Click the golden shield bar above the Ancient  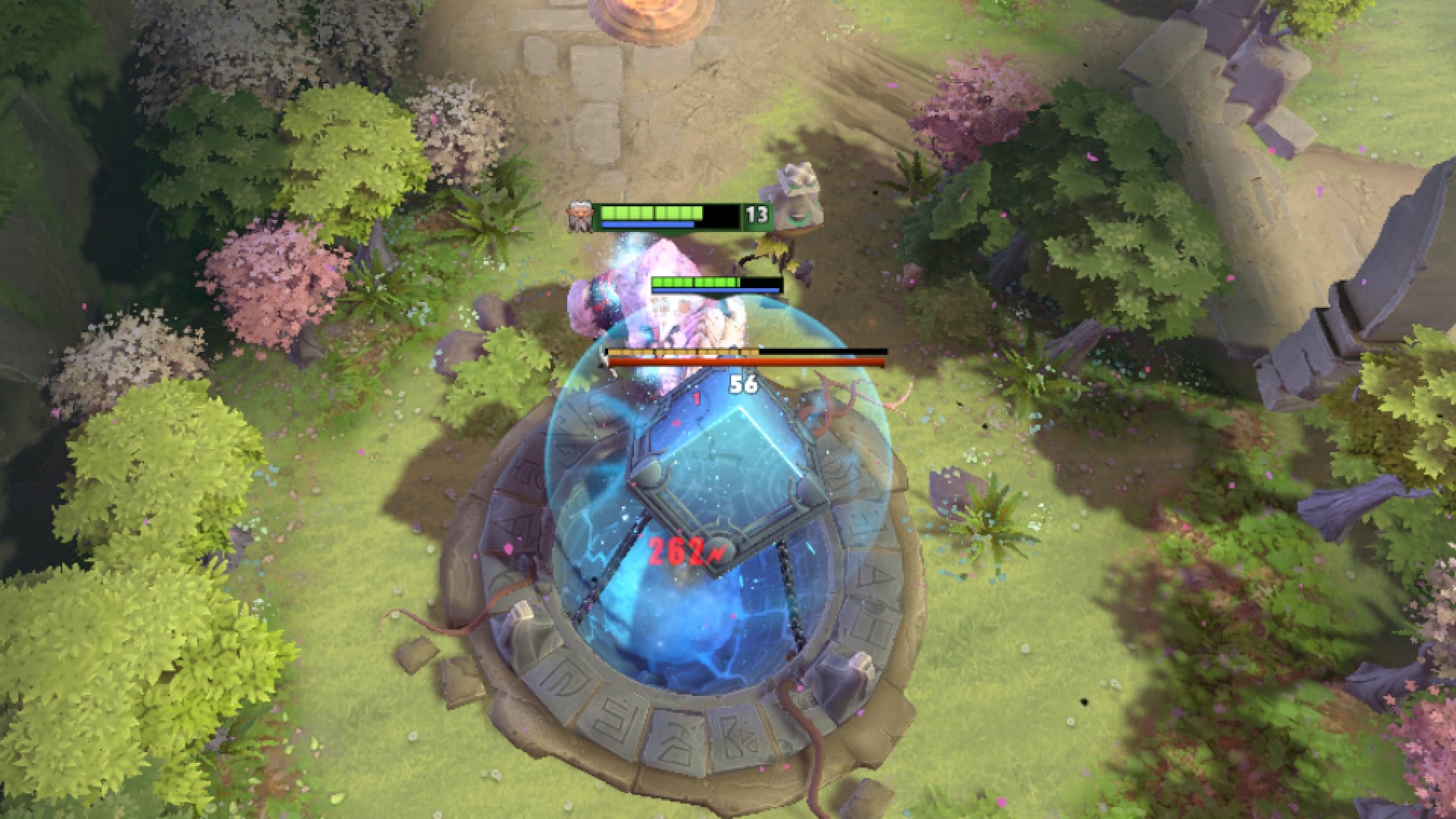click(682, 351)
